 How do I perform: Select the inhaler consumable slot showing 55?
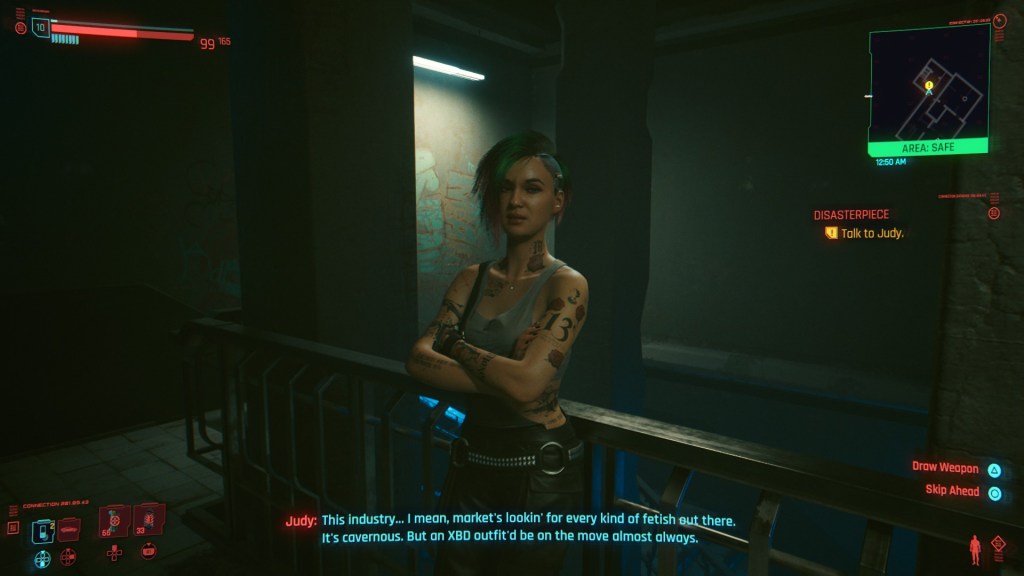click(x=114, y=521)
